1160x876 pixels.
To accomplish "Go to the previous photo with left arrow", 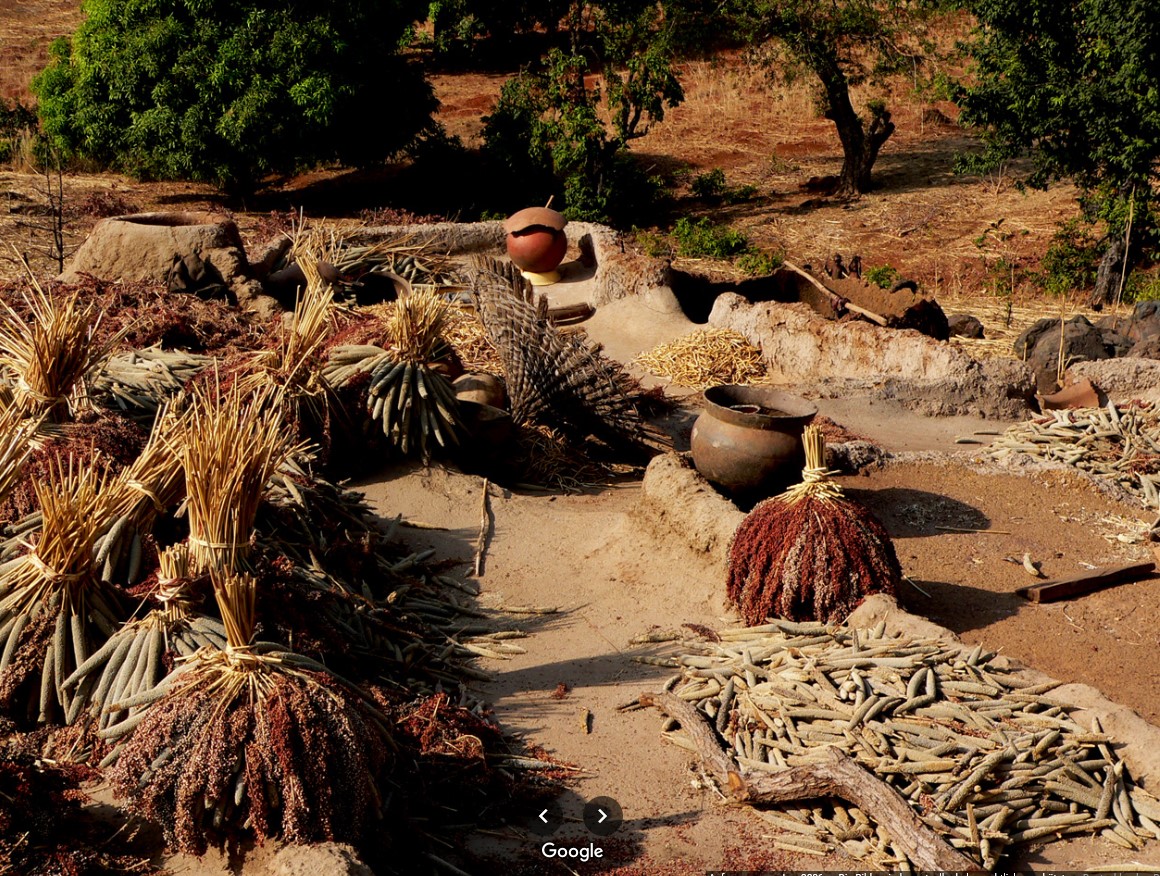I will [543, 816].
